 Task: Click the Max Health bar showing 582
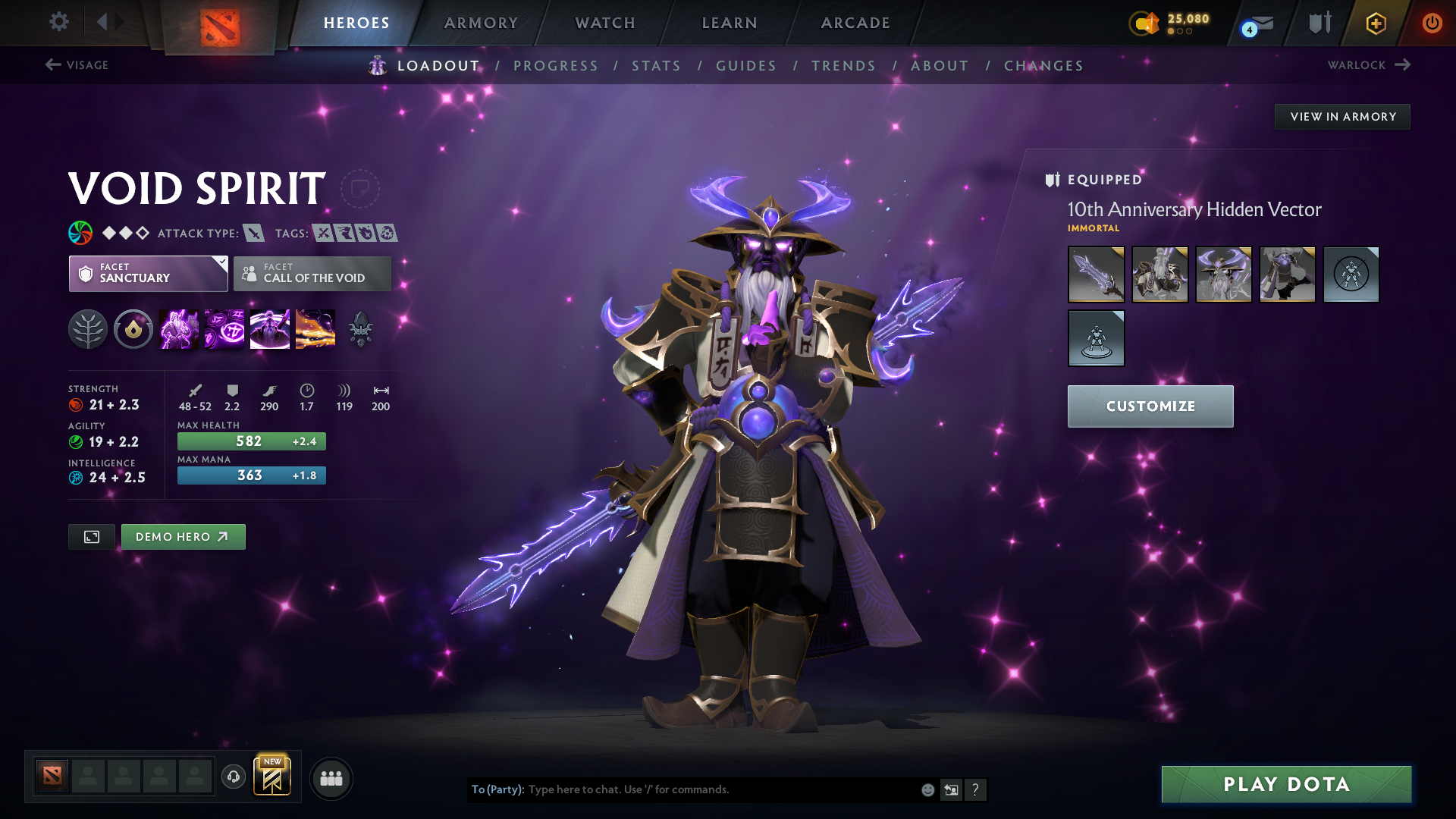(251, 441)
